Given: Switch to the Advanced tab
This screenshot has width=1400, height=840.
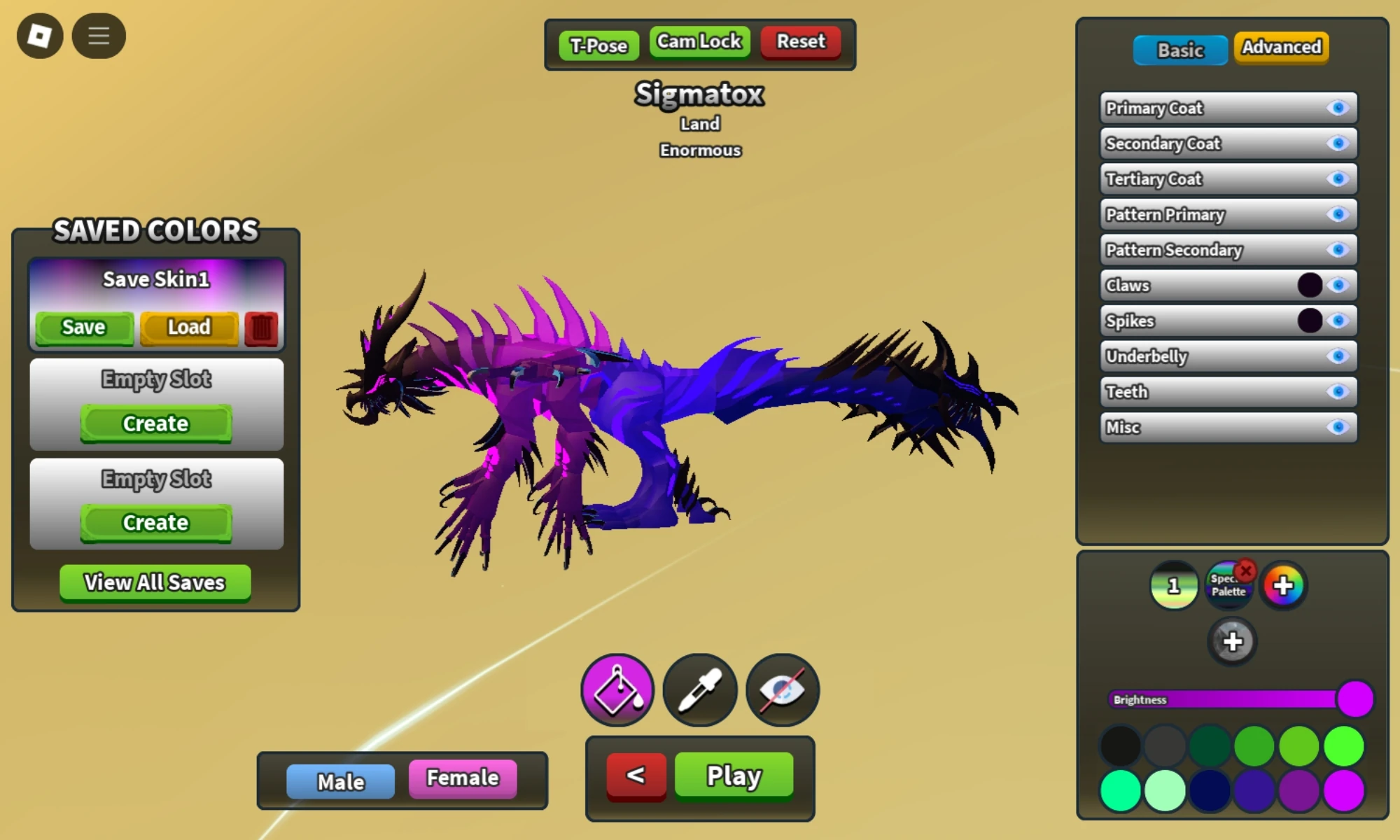Looking at the screenshot, I should (x=1280, y=48).
